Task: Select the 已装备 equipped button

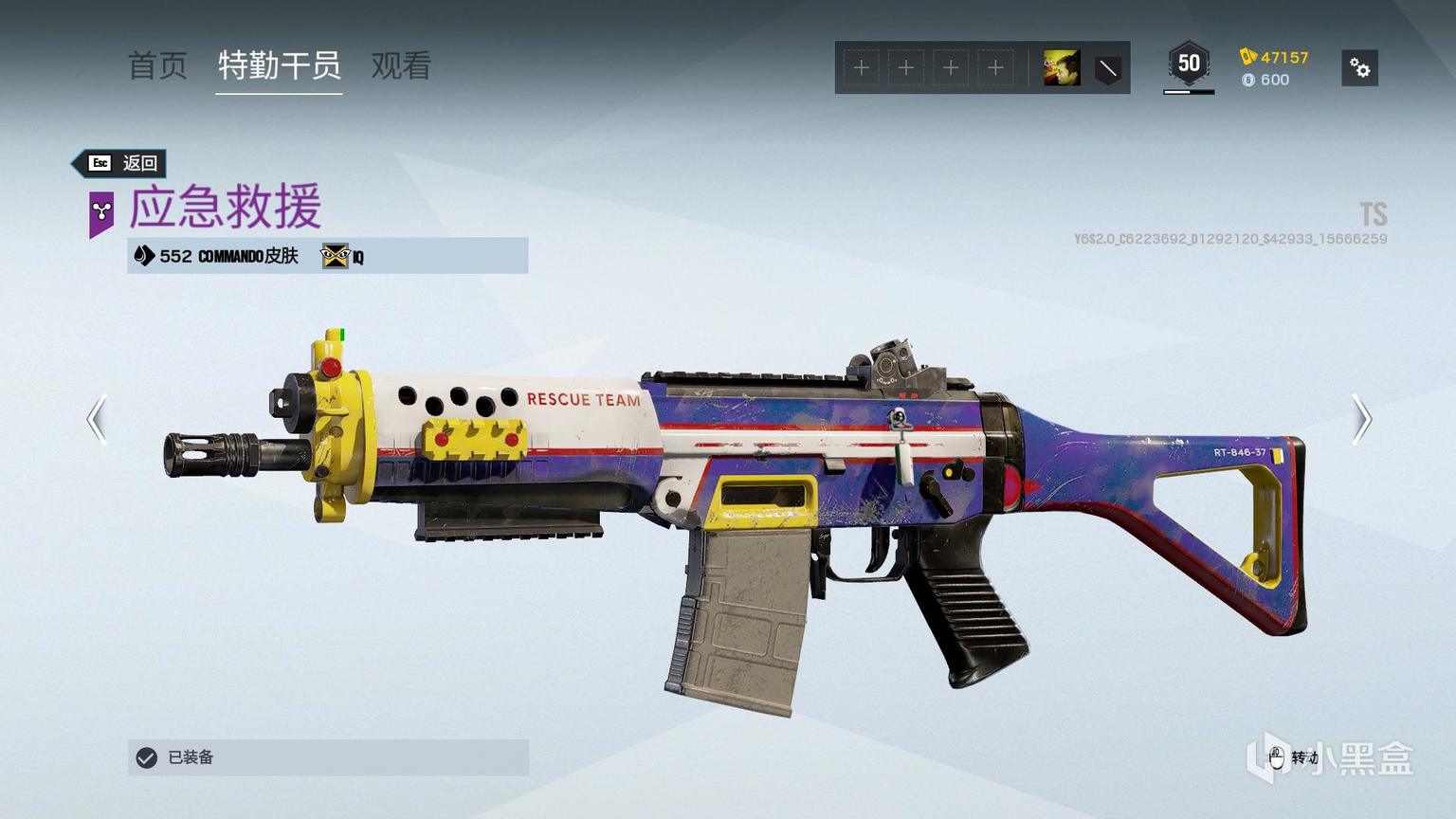Action: pos(328,757)
